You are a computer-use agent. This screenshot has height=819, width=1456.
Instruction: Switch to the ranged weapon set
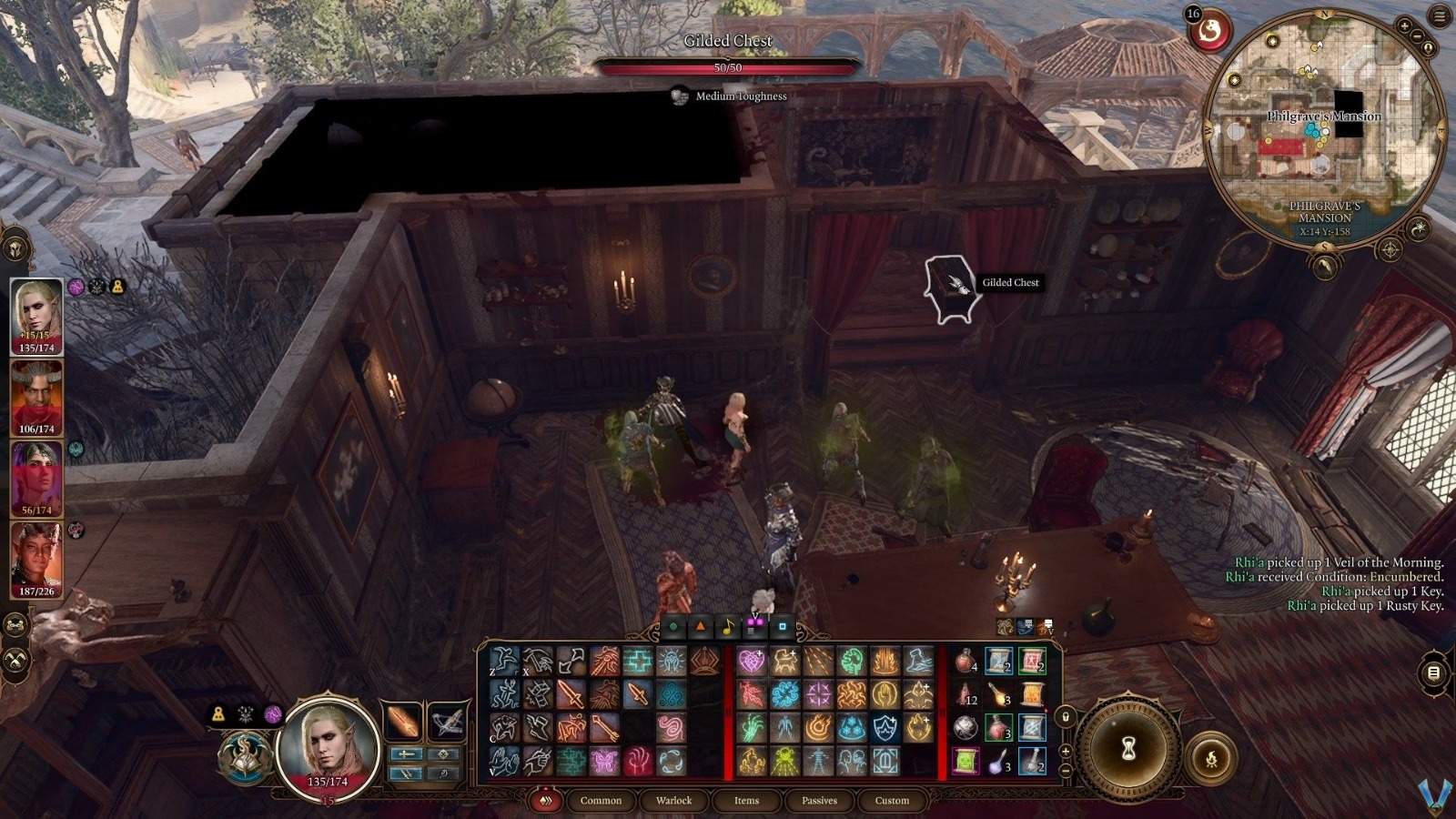click(x=448, y=721)
